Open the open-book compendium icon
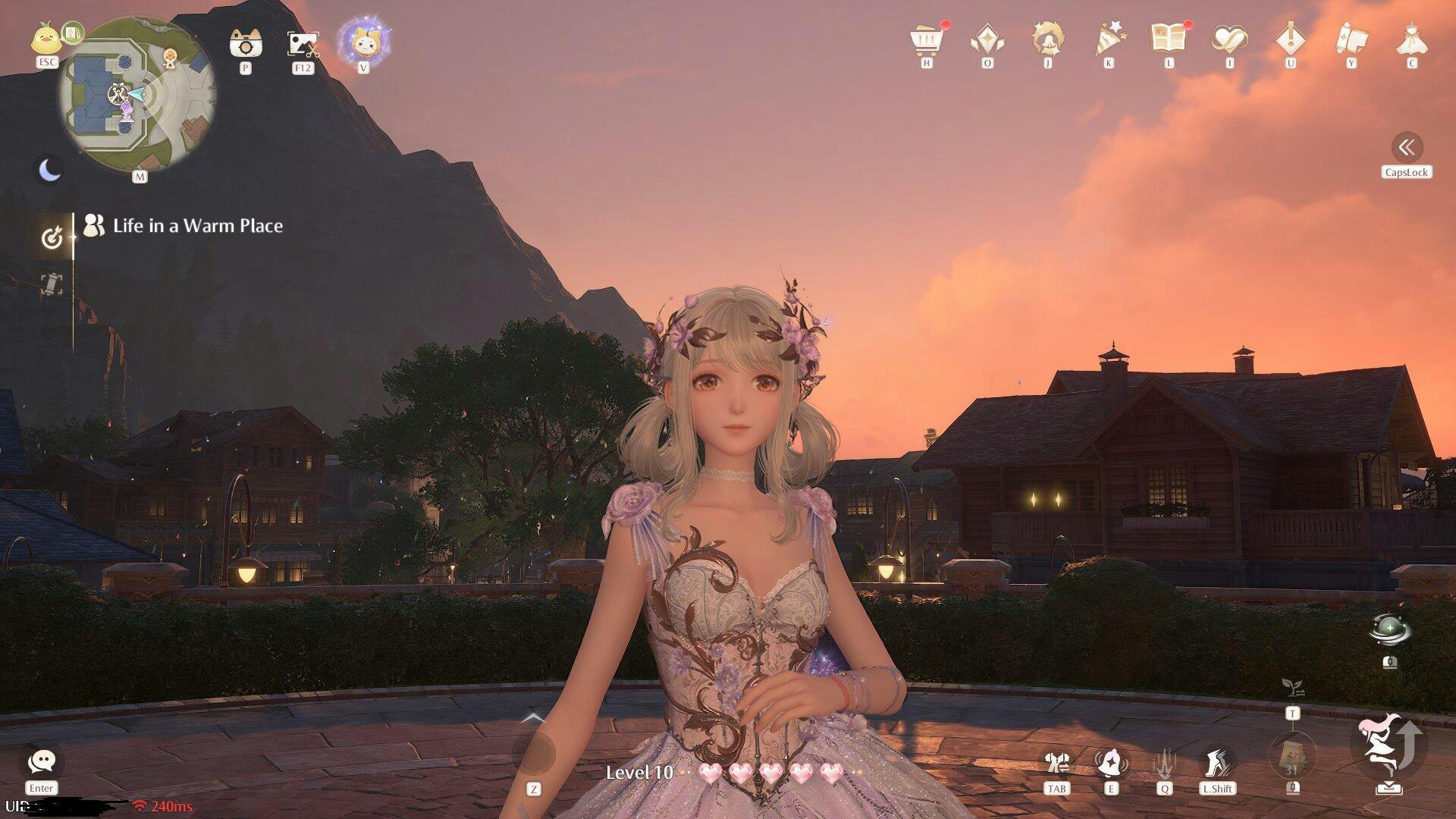The width and height of the screenshot is (1456, 819). 1169,38
